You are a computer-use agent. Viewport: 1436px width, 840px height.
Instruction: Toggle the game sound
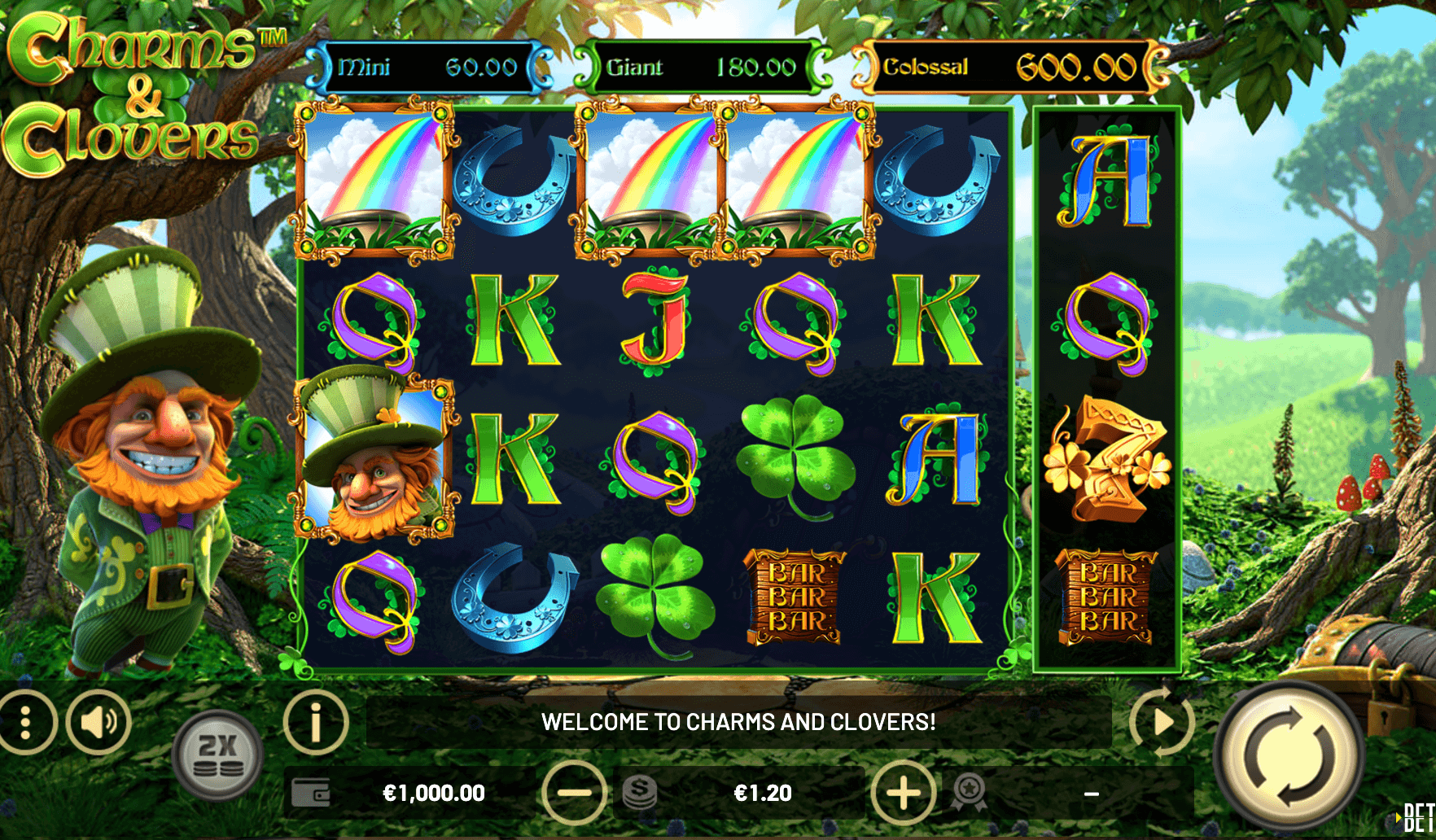click(x=99, y=722)
